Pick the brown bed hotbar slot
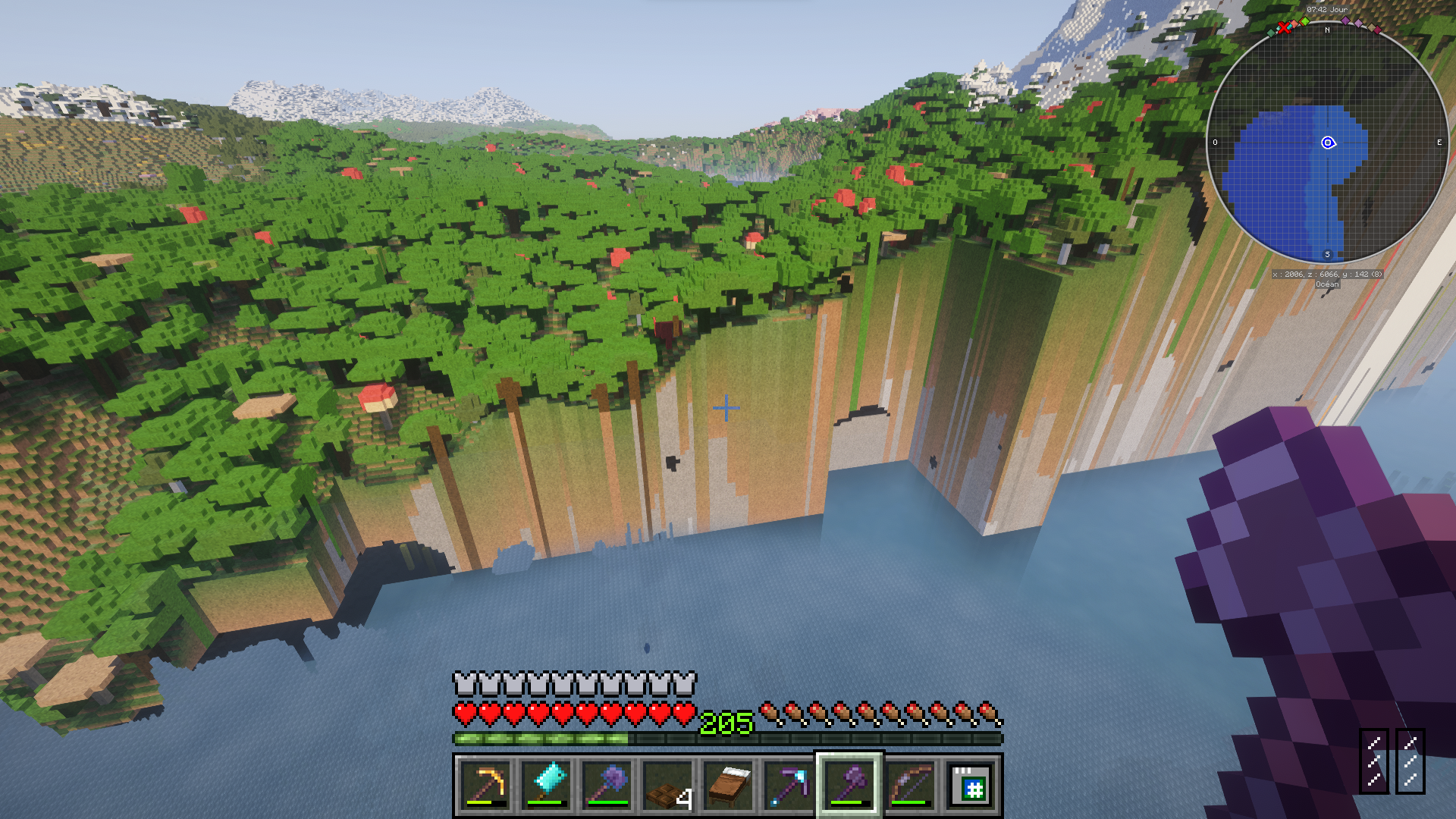This screenshot has width=1456, height=819. [728, 786]
